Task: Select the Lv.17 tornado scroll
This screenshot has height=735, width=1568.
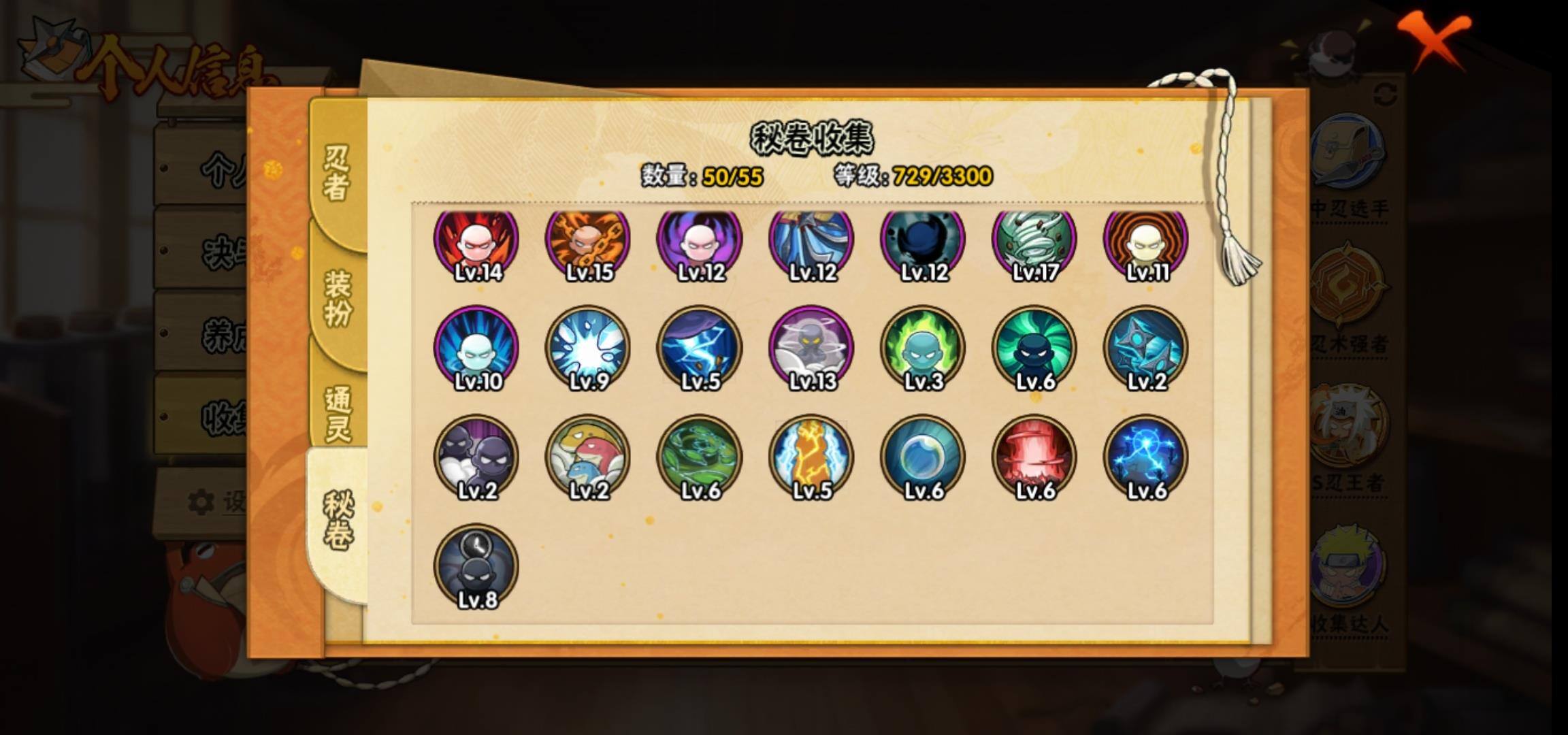Action: pos(1034,243)
